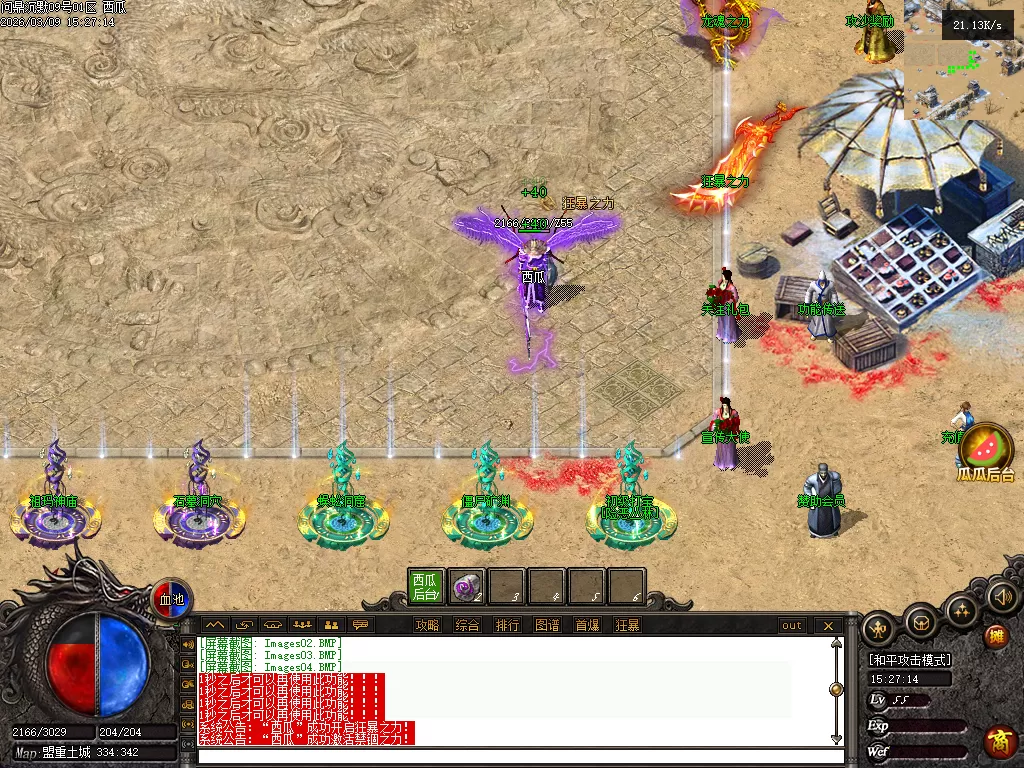Open the 商 shop button
1024x768 pixels.
click(1000, 741)
